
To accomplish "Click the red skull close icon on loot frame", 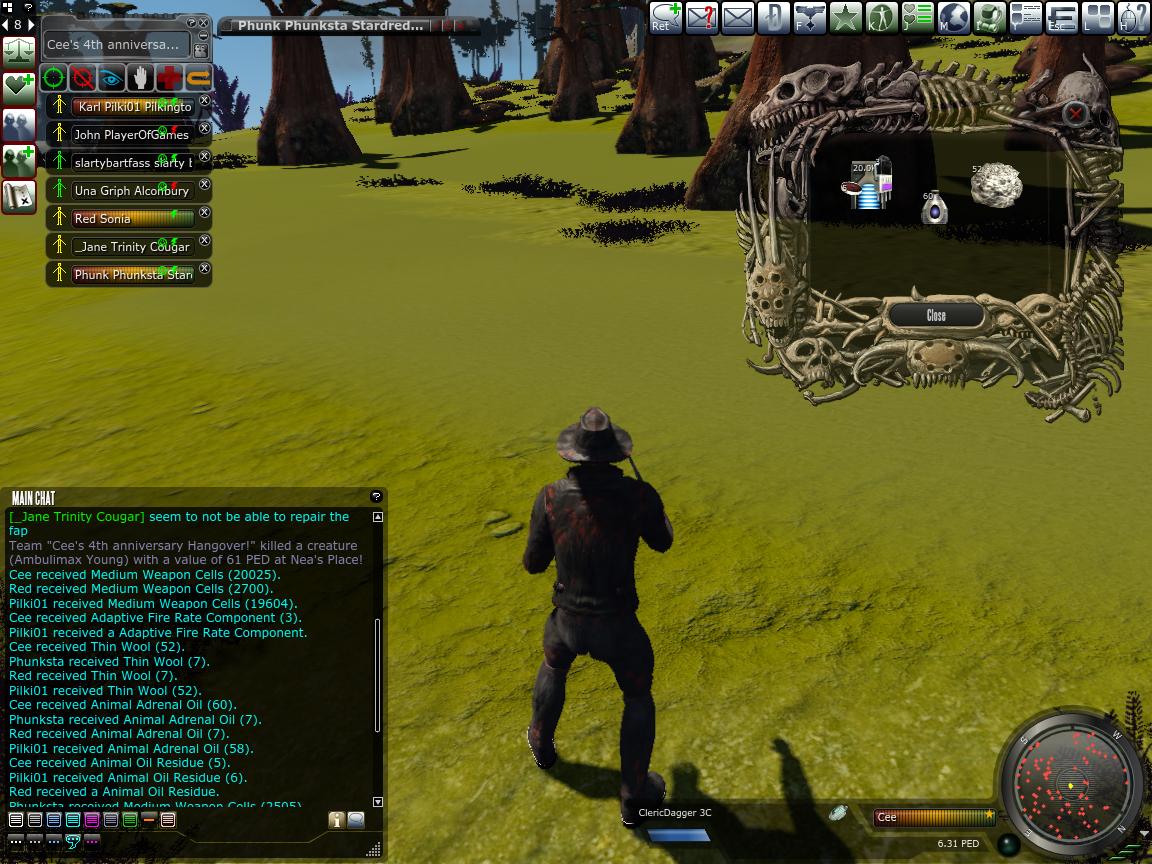I will 1075,113.
